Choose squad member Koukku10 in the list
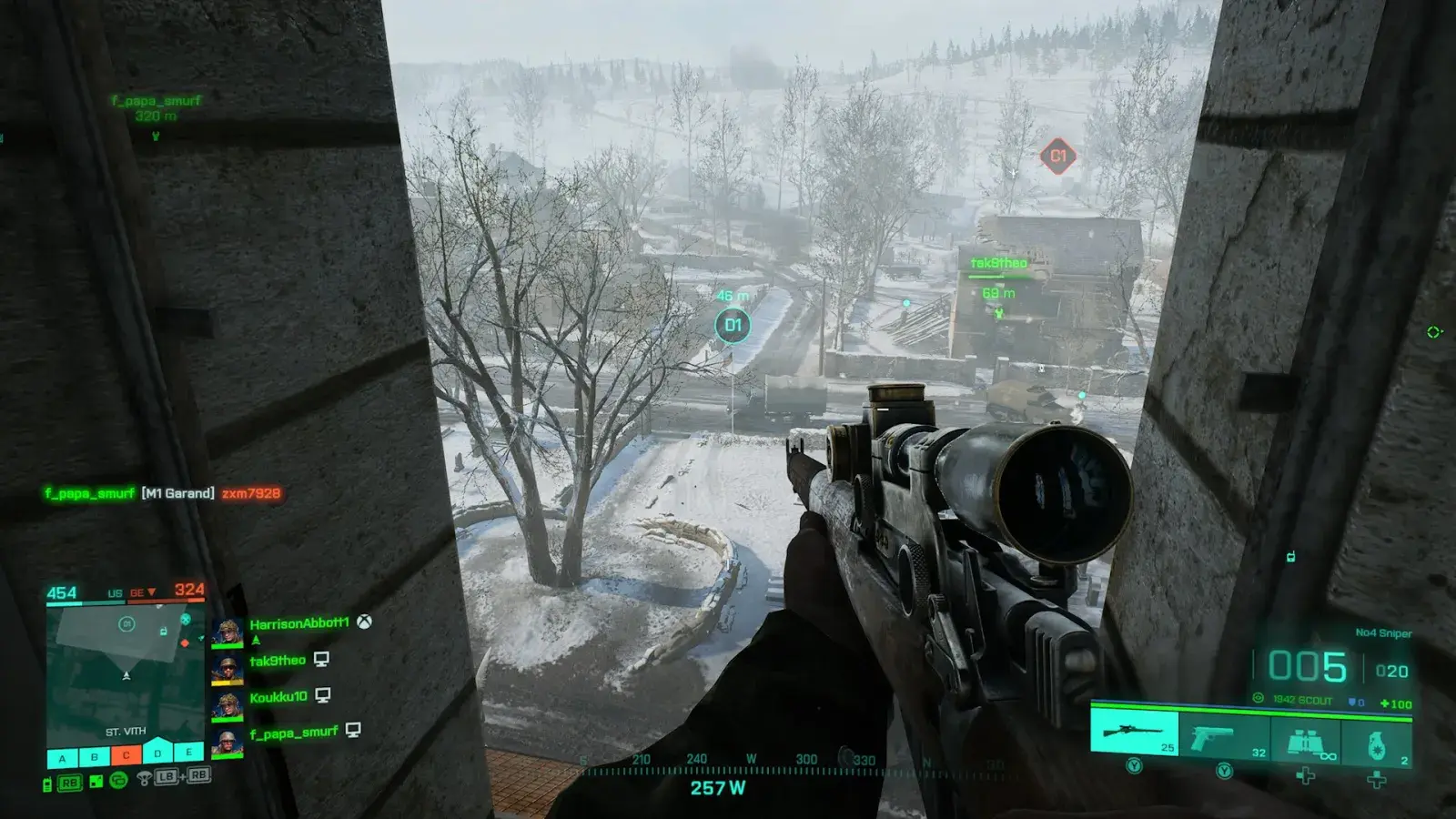Image resolution: width=1456 pixels, height=819 pixels. coord(278,697)
